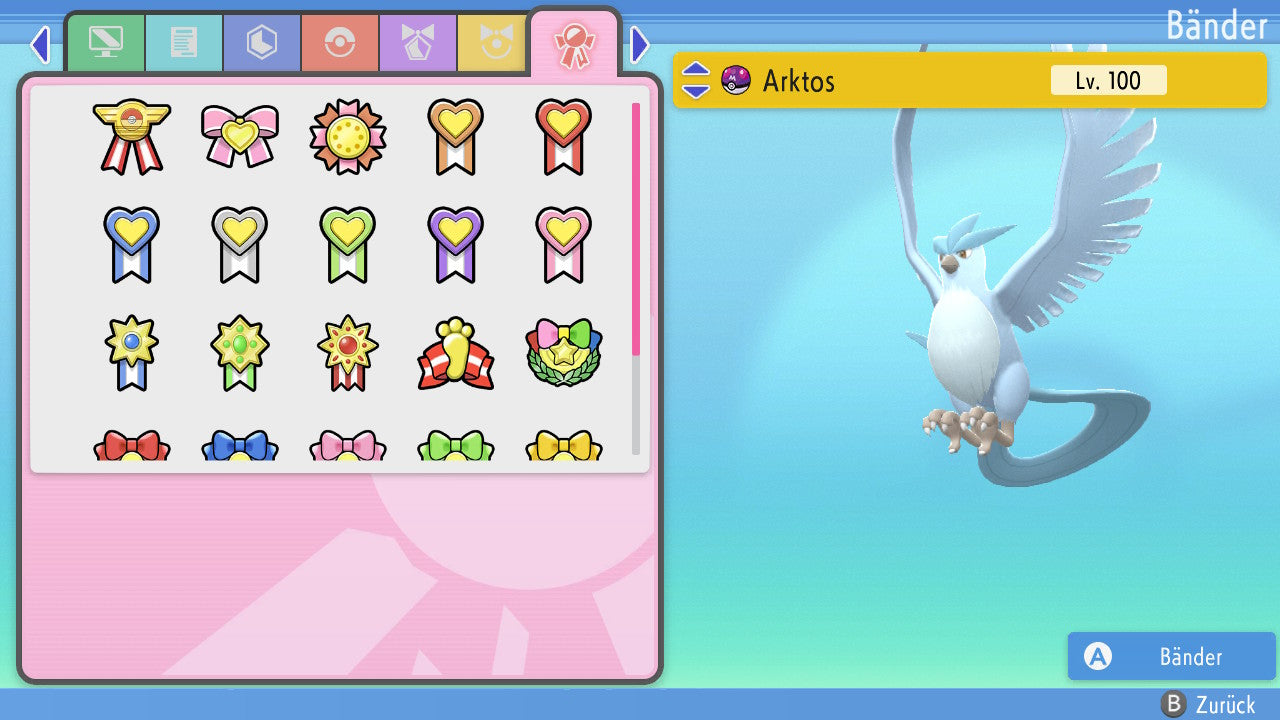Open the red Poké Ball moves tab

339,43
